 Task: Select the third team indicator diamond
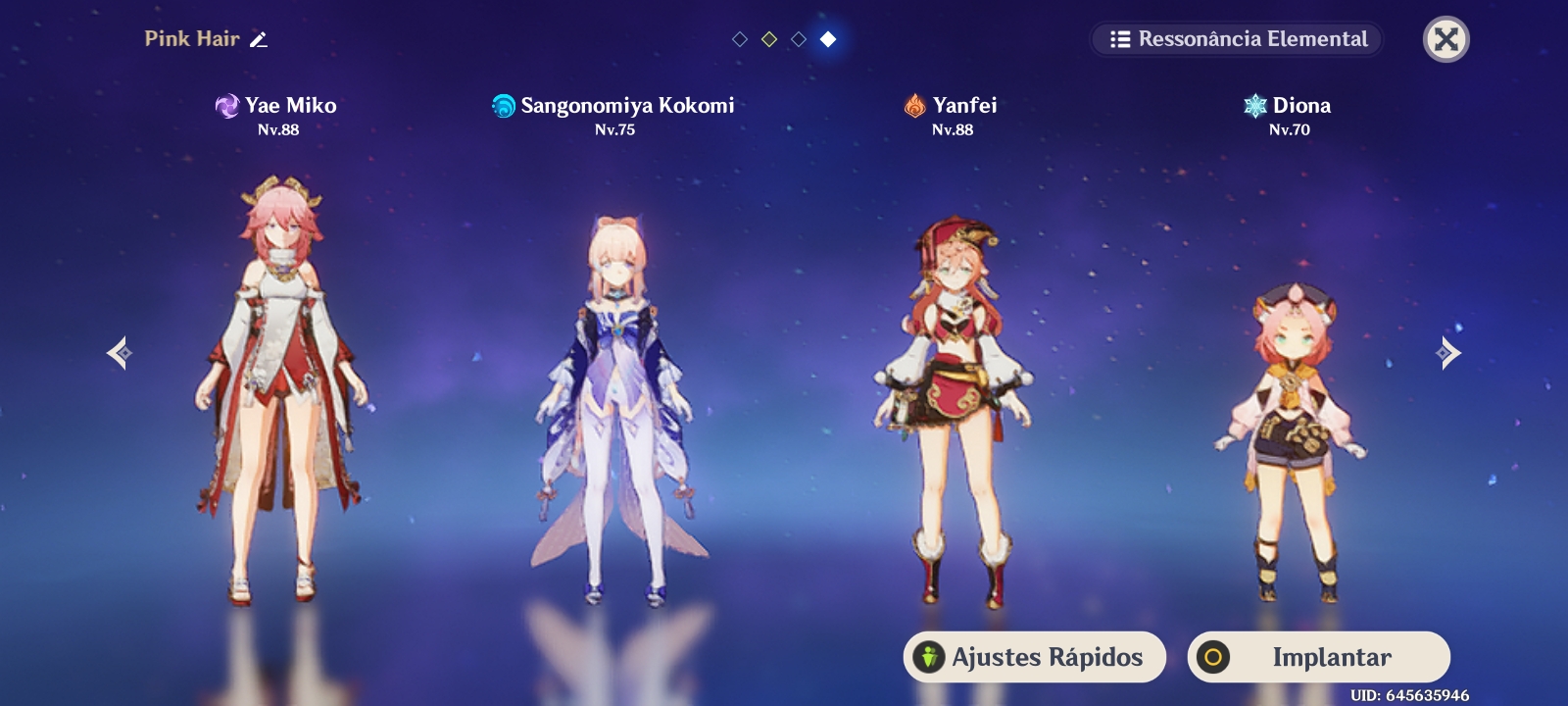(x=799, y=39)
